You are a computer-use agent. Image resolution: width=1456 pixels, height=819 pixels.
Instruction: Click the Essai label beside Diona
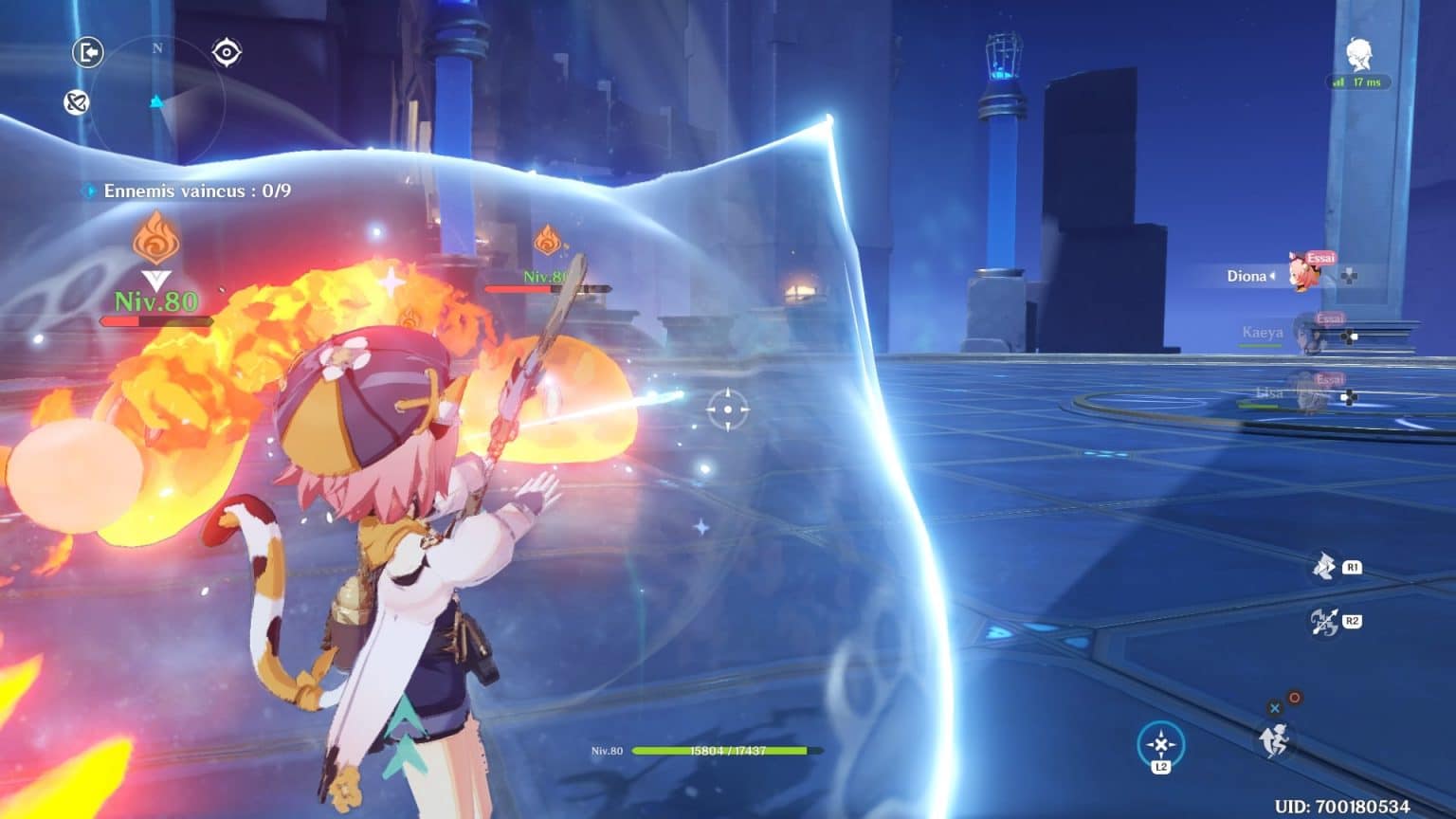1321,257
